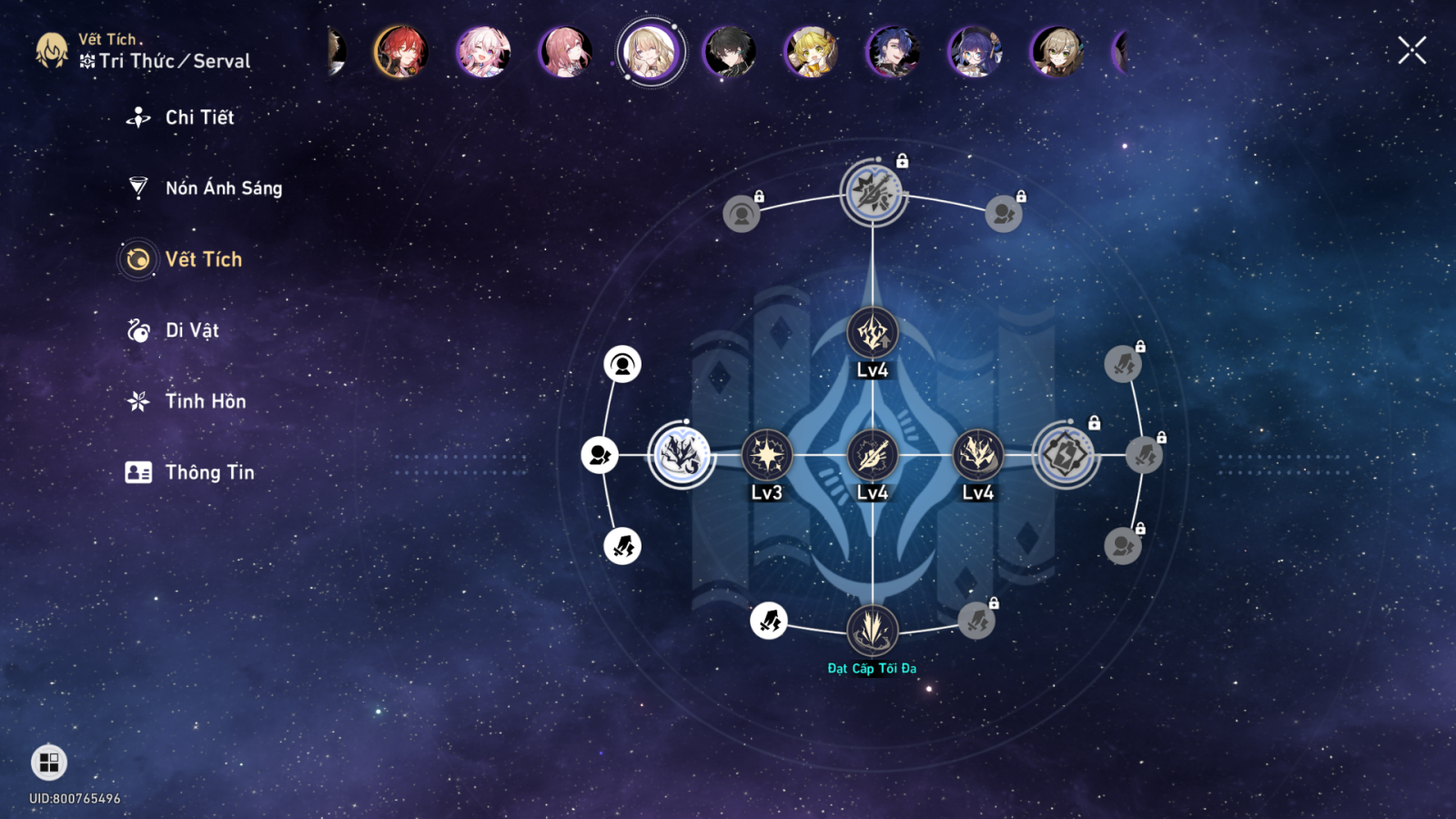Inspect the unlocked ring trace left of Lv3
The height and width of the screenshot is (819, 1456).
[682, 454]
